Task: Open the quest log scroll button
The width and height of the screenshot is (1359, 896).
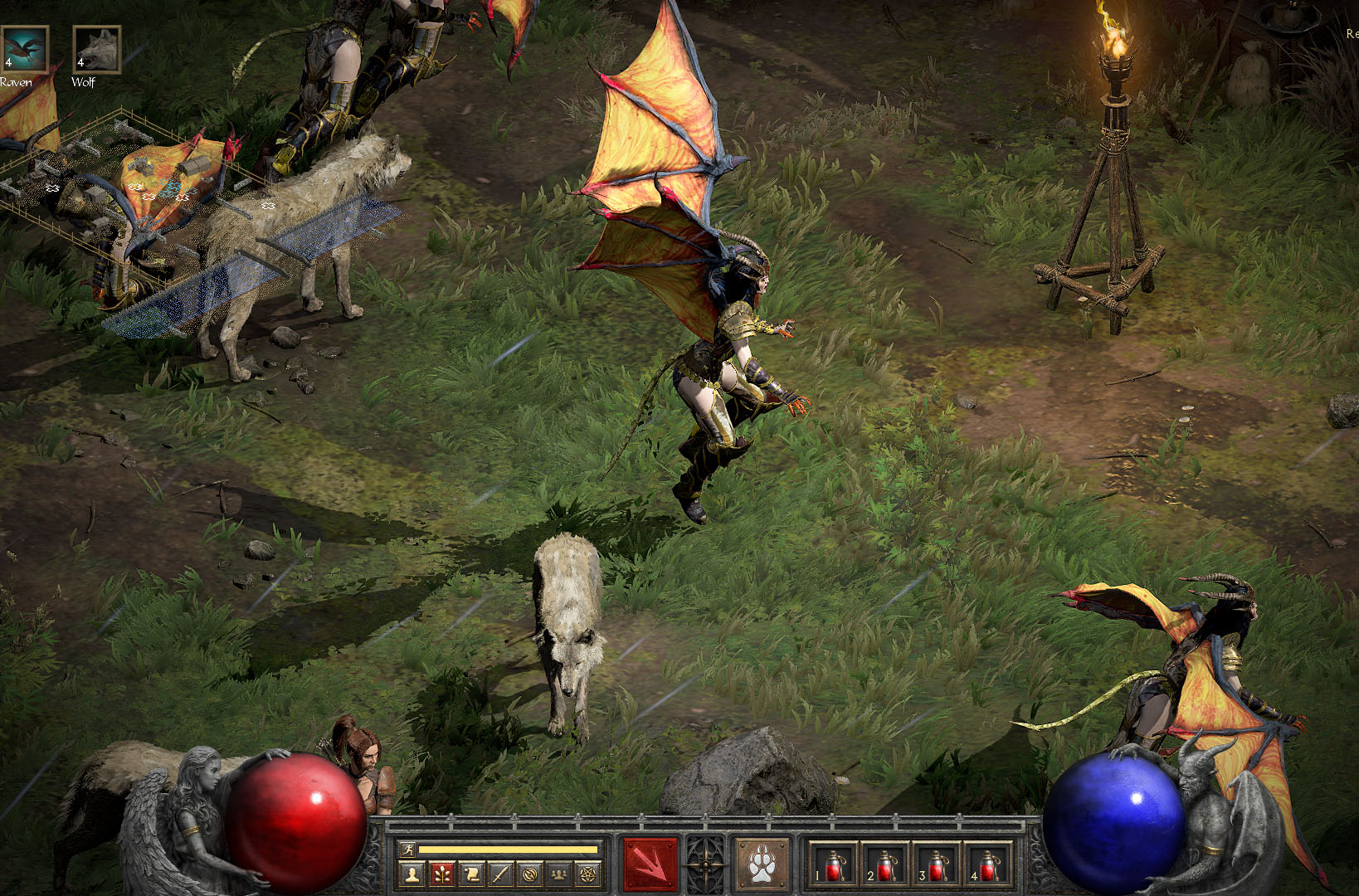Action: click(471, 873)
